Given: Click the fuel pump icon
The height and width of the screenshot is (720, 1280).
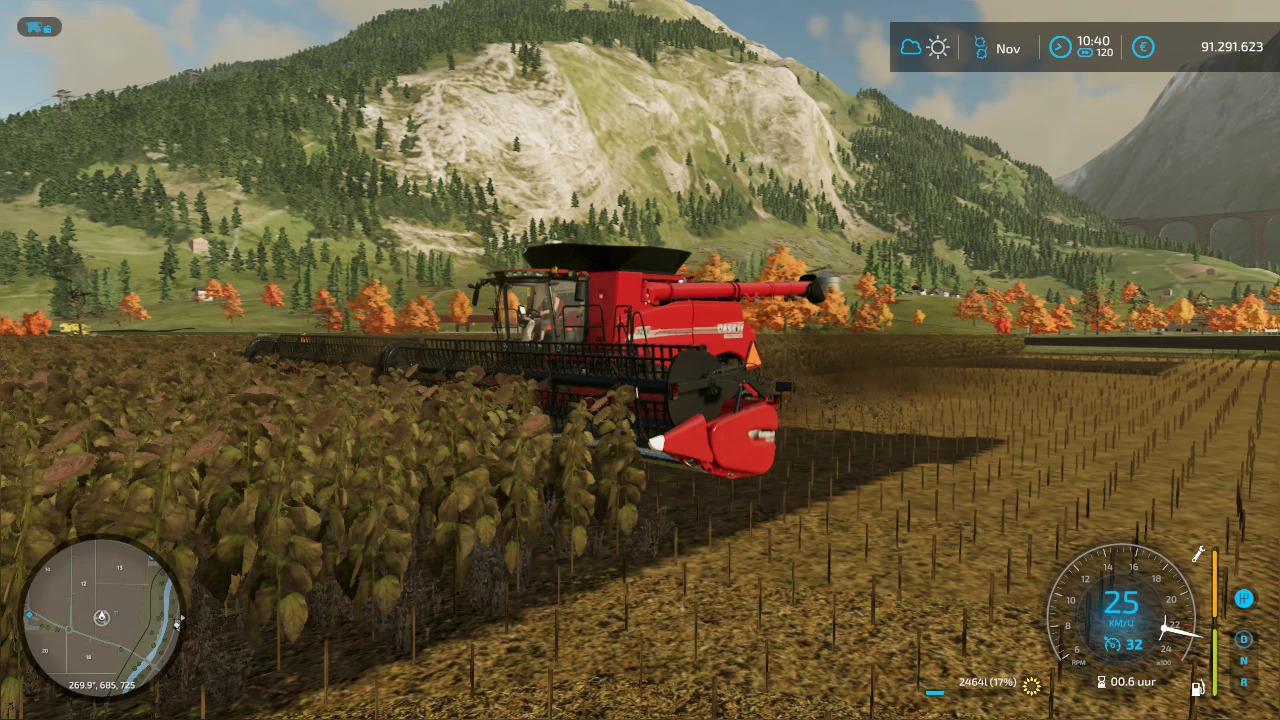Looking at the screenshot, I should pos(1197,687).
